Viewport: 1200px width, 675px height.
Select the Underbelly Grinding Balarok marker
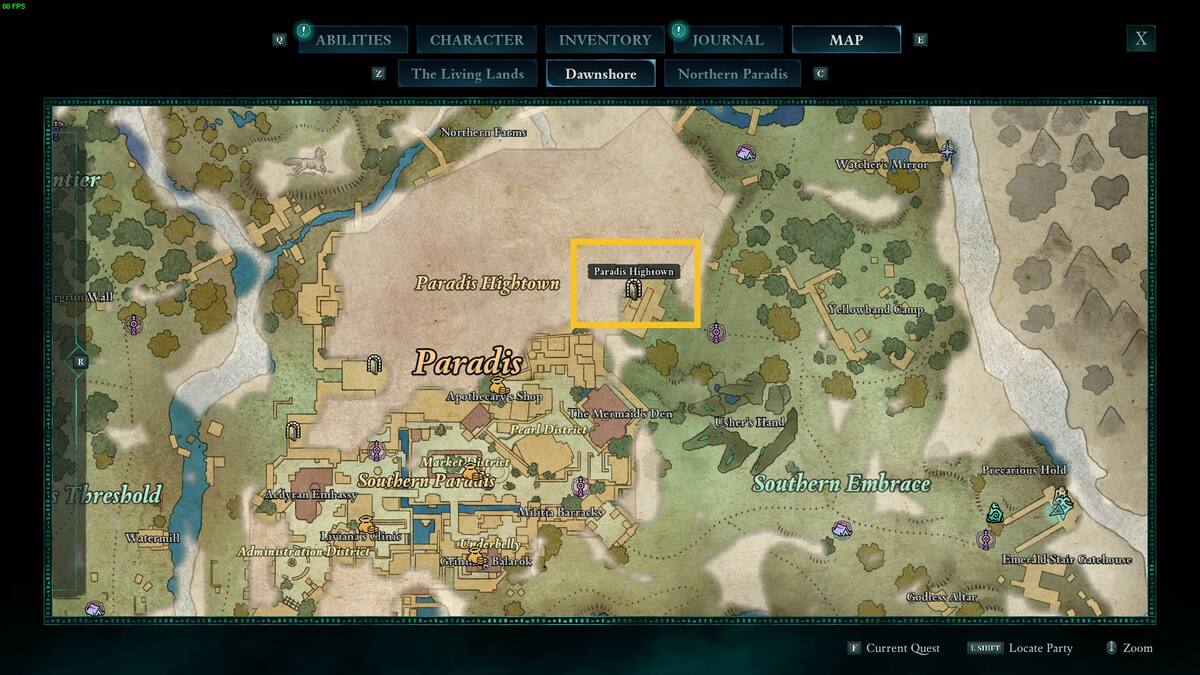point(474,551)
